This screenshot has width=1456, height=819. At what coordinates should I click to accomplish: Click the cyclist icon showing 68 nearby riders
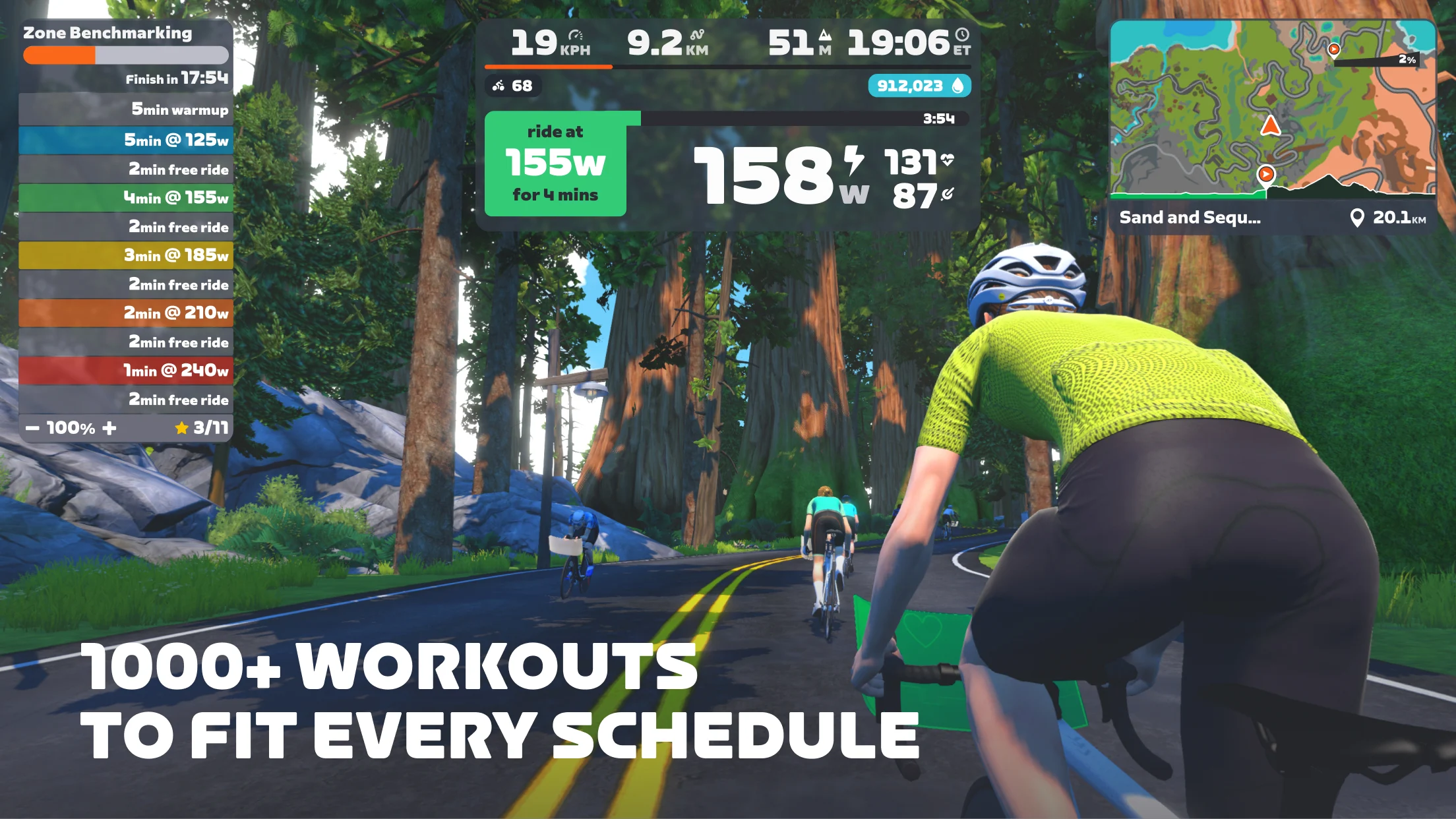coord(500,86)
